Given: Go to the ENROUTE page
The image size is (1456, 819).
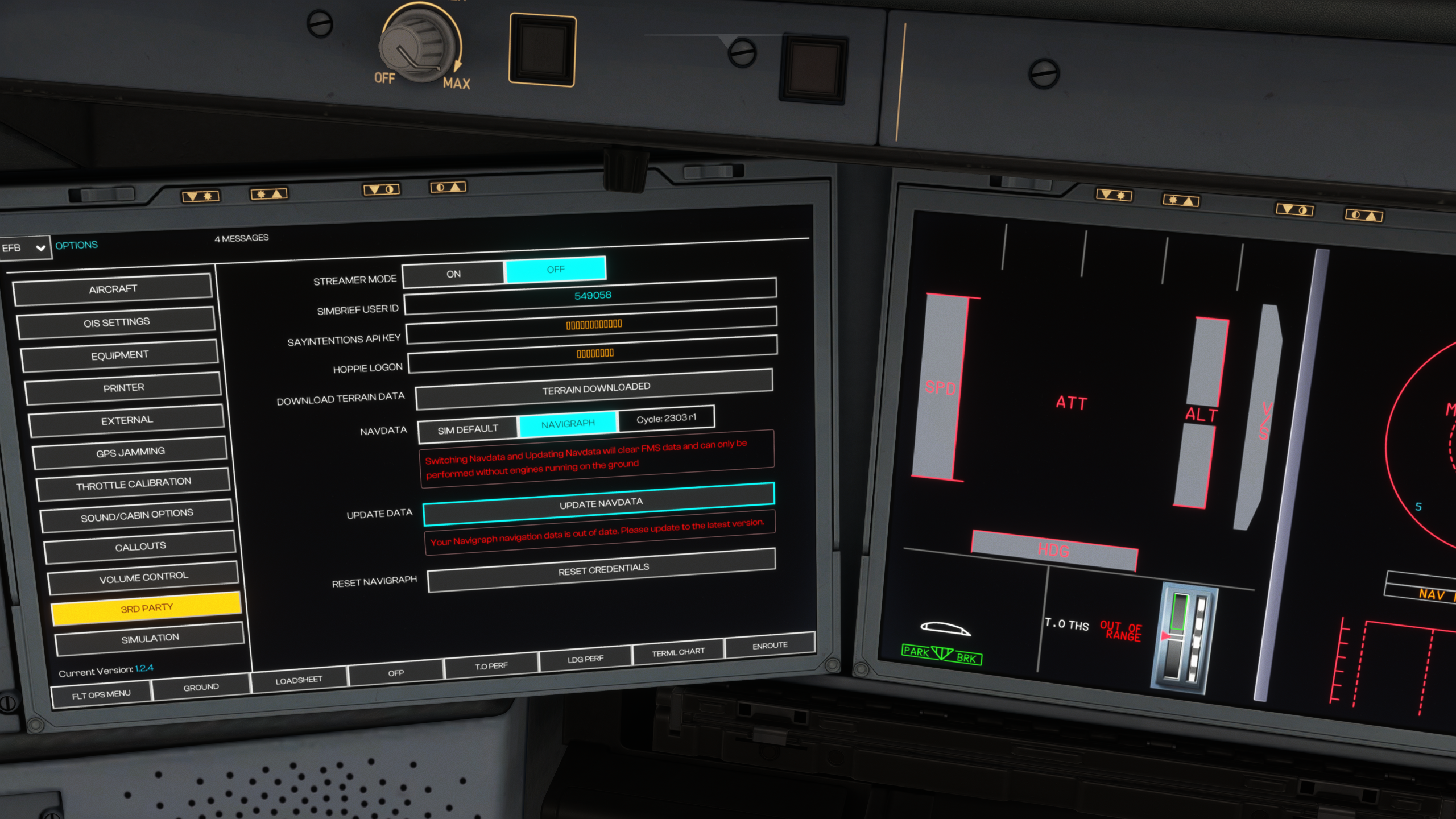Looking at the screenshot, I should pyautogui.click(x=770, y=646).
